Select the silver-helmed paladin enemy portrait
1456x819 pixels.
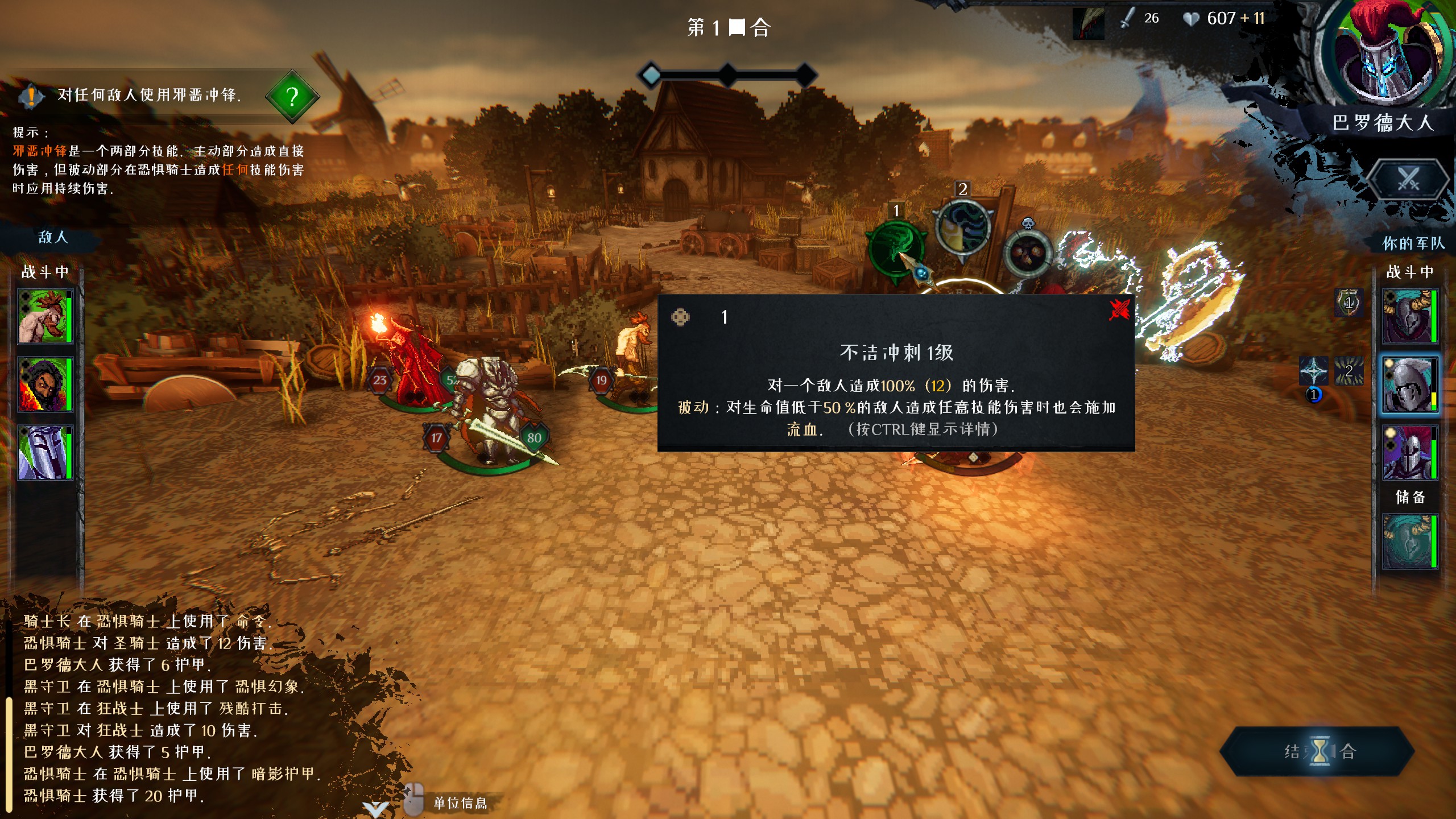(x=44, y=453)
